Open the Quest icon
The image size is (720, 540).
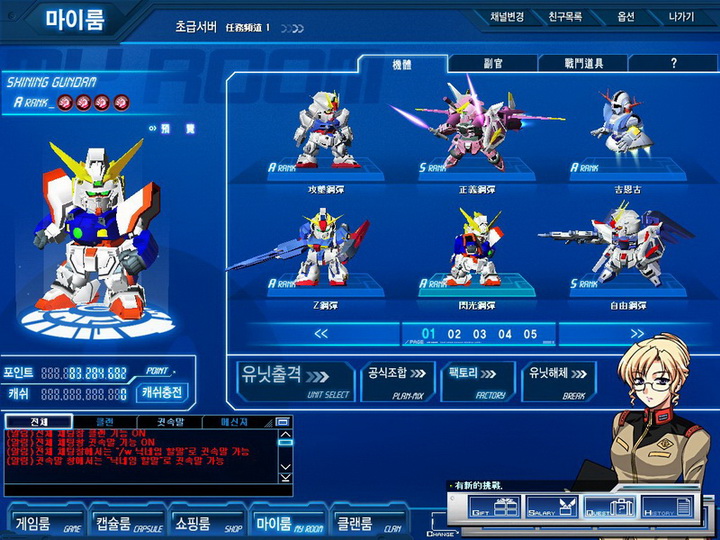[609, 508]
